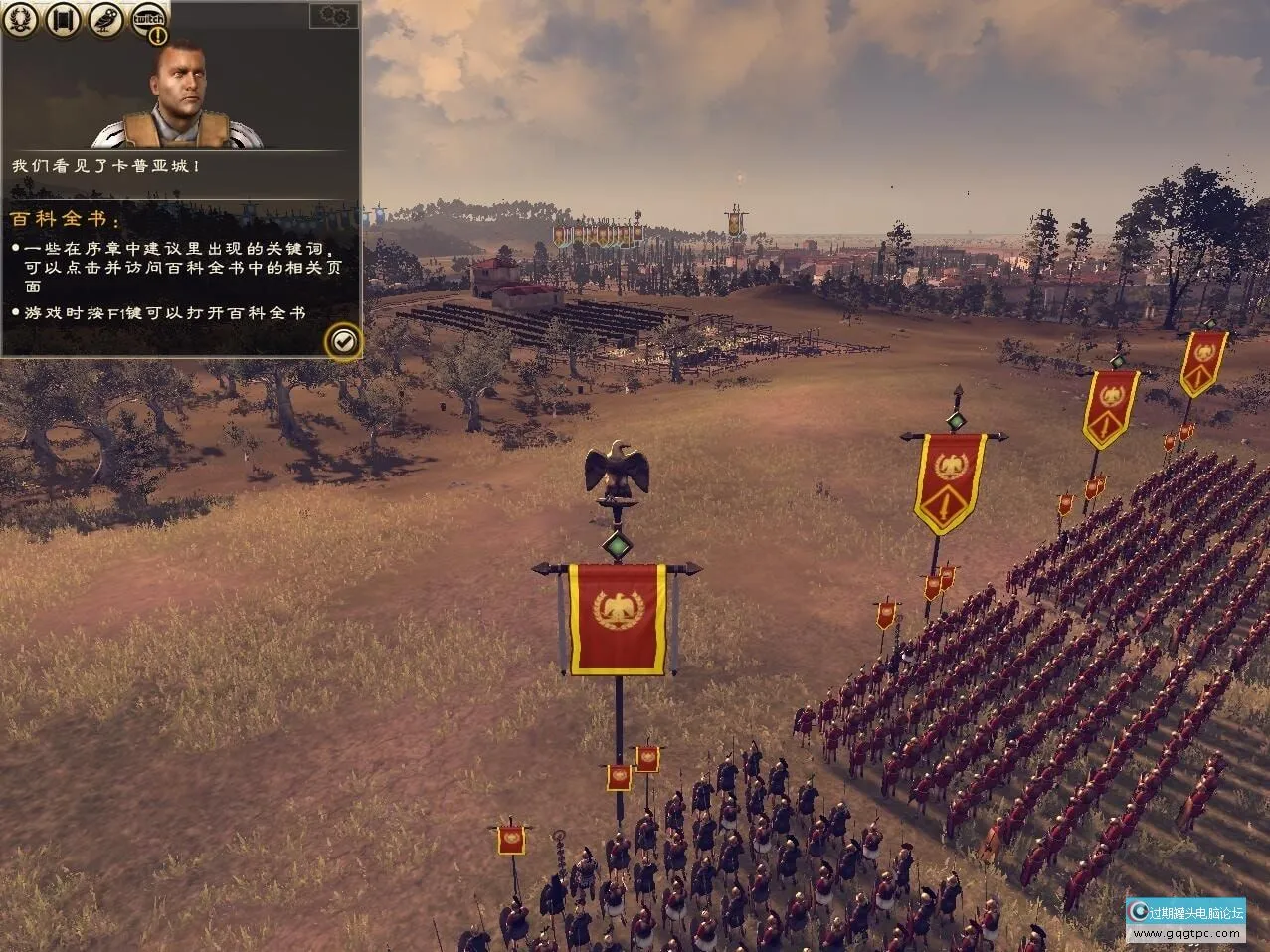1270x952 pixels.
Task: Confirm the advisor message with the checkmark
Action: [x=343, y=341]
